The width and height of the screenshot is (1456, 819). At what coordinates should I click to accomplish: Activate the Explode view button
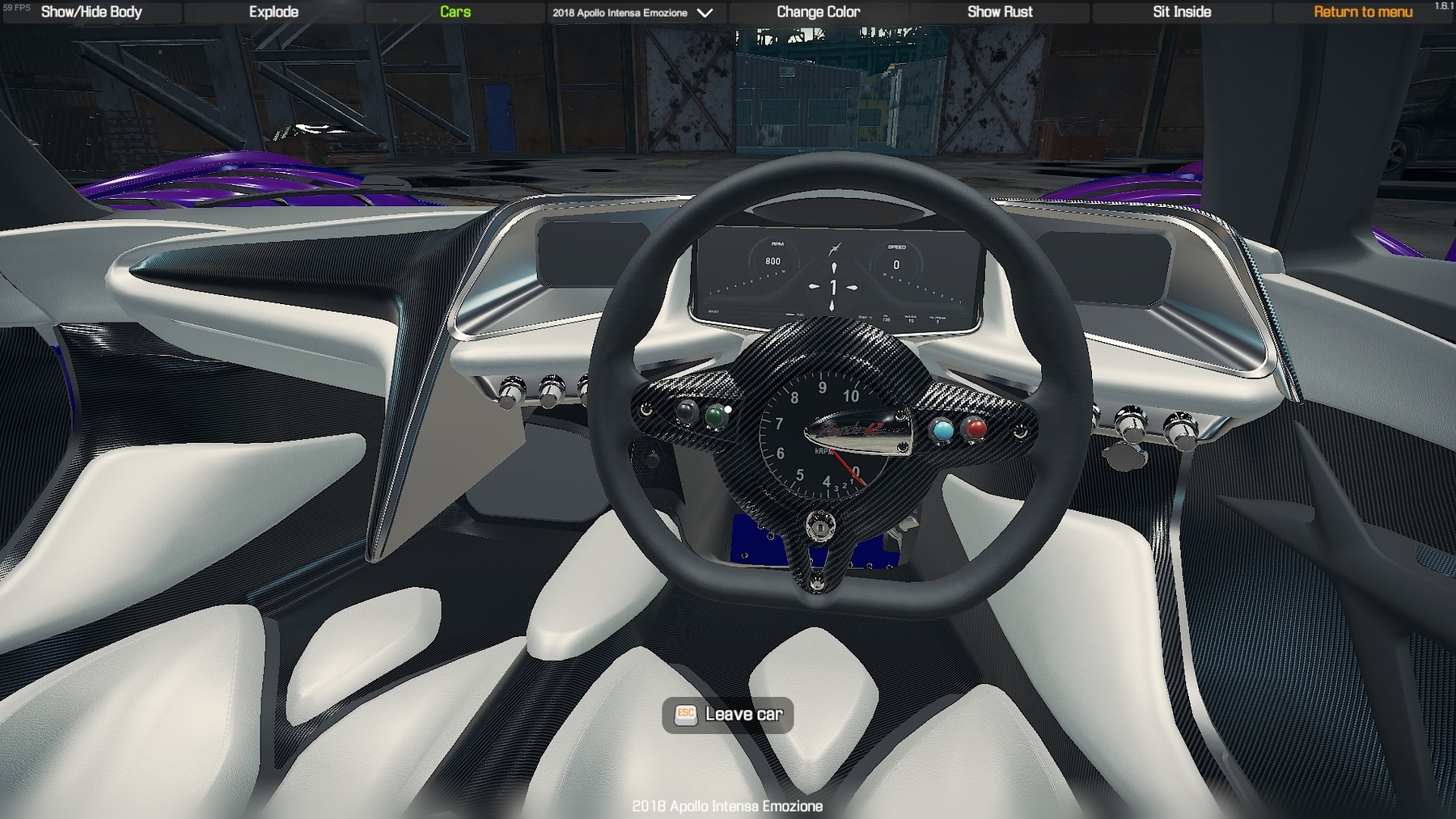point(273,12)
